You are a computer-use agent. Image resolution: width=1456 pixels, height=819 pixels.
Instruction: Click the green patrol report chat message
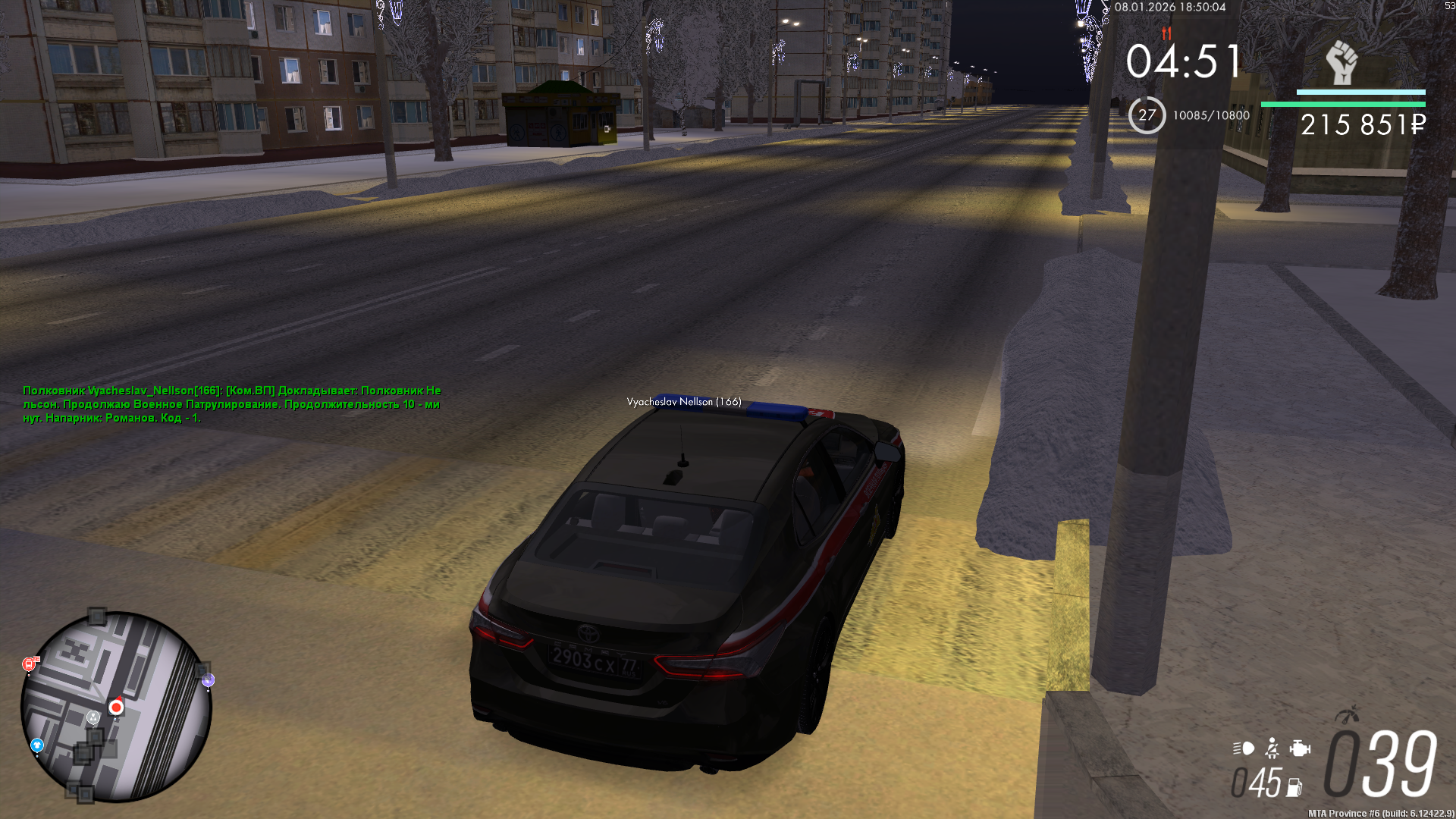tap(231, 404)
